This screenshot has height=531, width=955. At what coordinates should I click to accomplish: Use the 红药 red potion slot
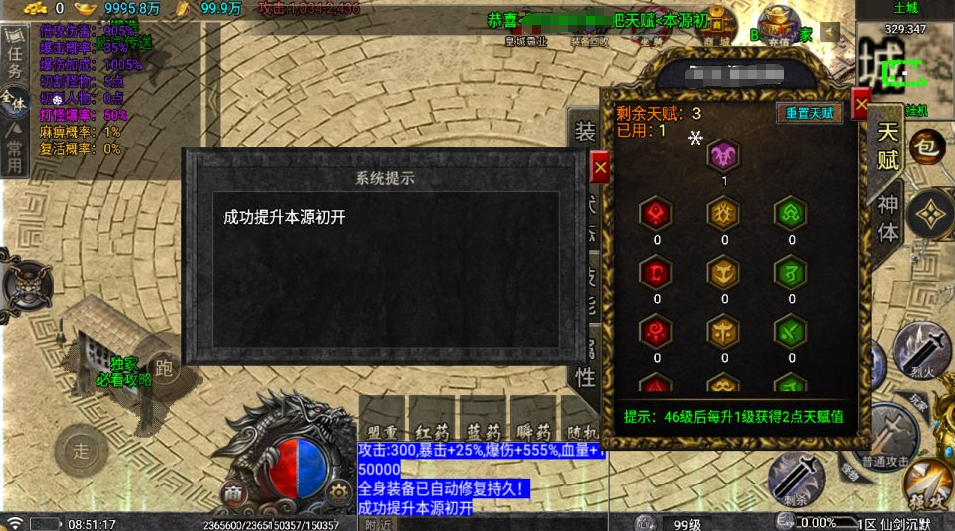point(434,430)
